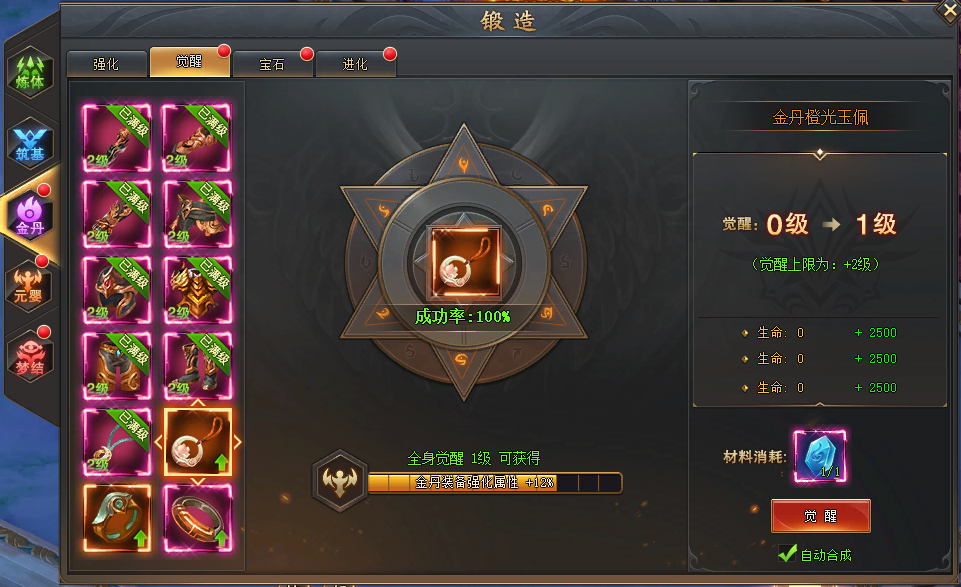
Task: Select the jade pendant equipment slot
Action: (197, 442)
